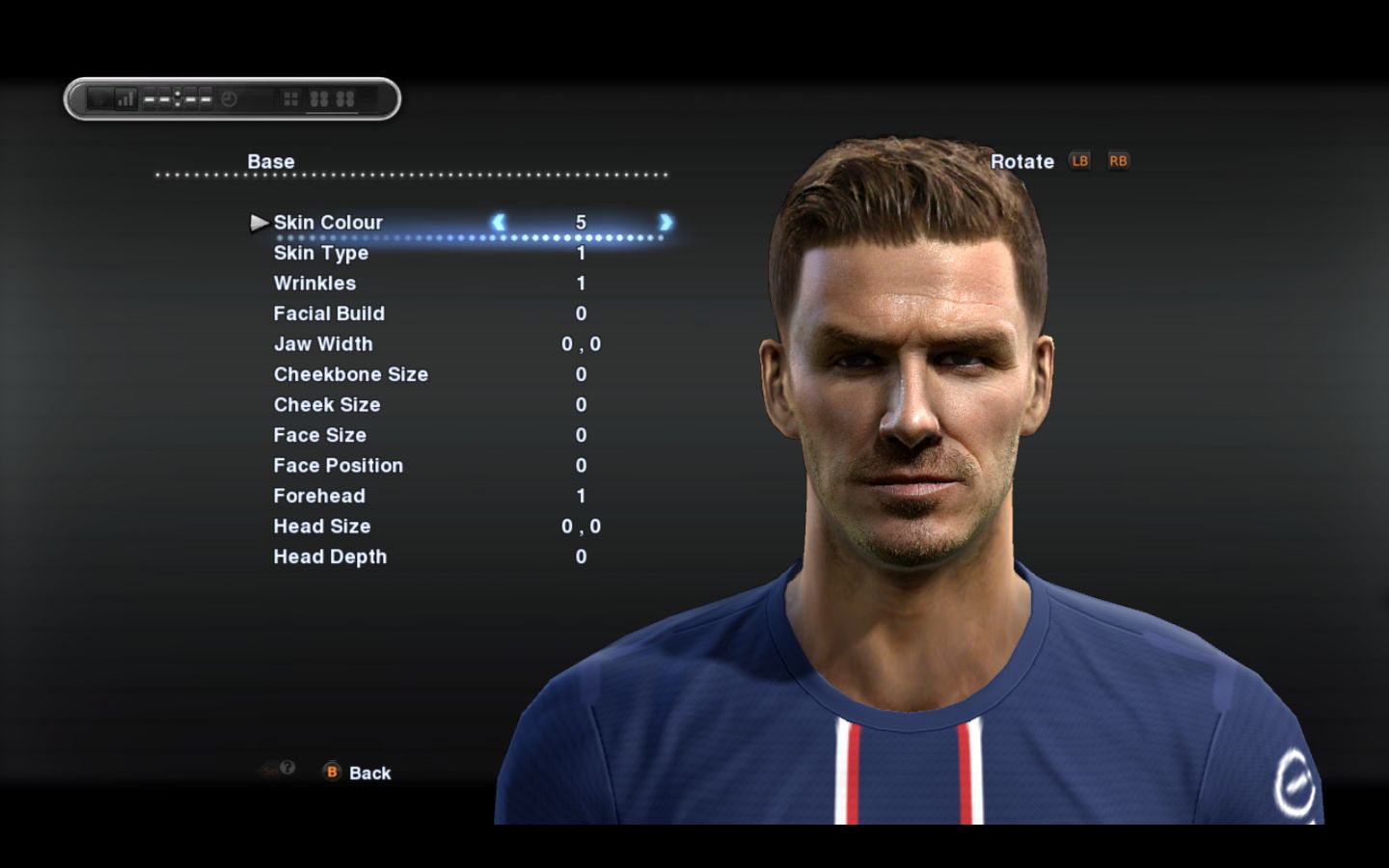Viewport: 1389px width, 868px height.
Task: Click the left arrow to decrease Skin Colour
Action: pyautogui.click(x=501, y=222)
